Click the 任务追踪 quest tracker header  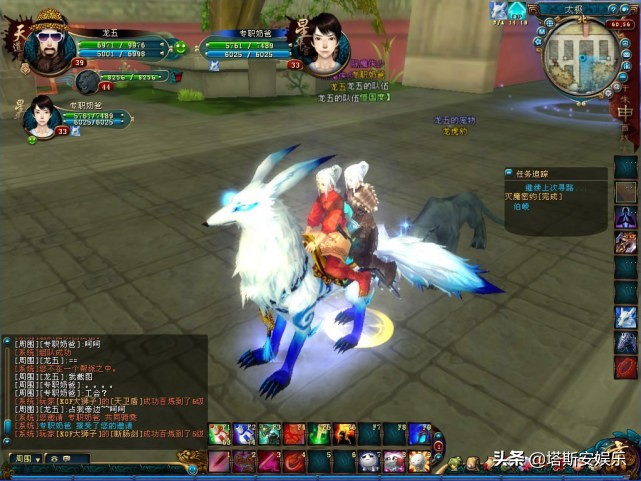tap(532, 174)
